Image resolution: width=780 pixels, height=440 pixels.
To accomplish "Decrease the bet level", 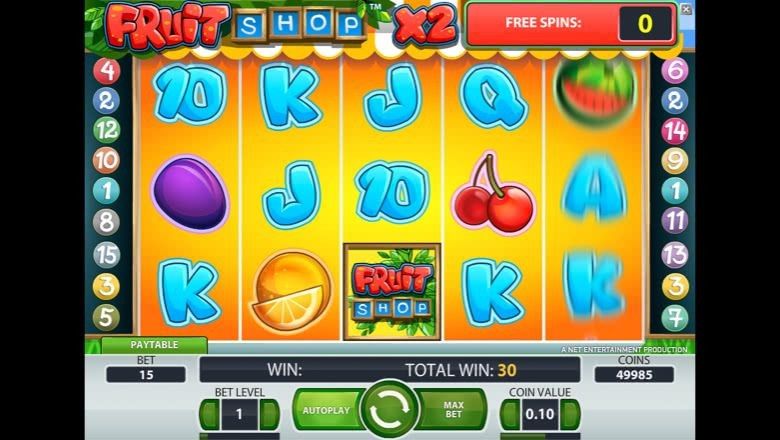I will pos(210,413).
